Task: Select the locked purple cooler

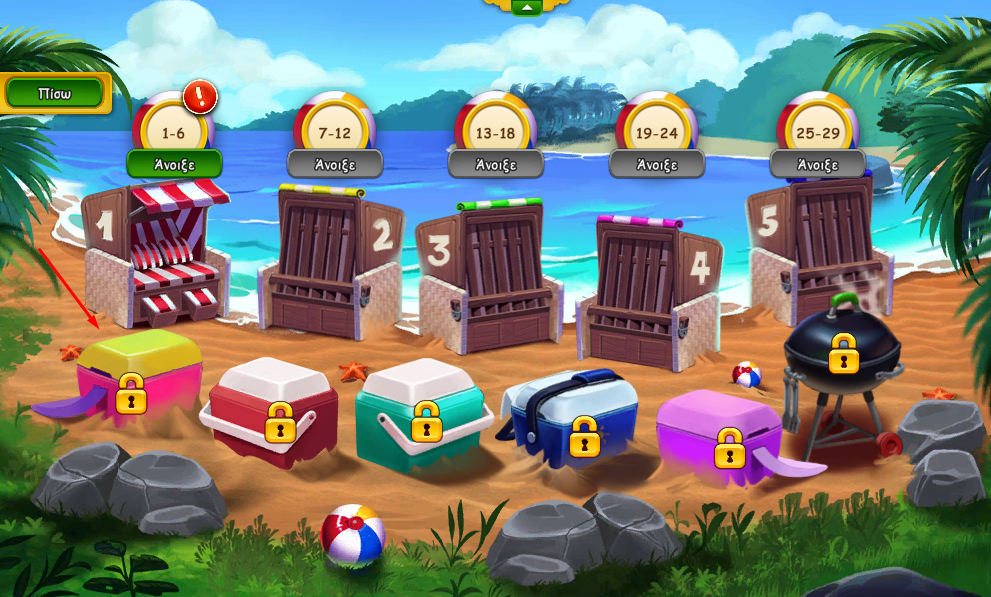Action: click(718, 432)
